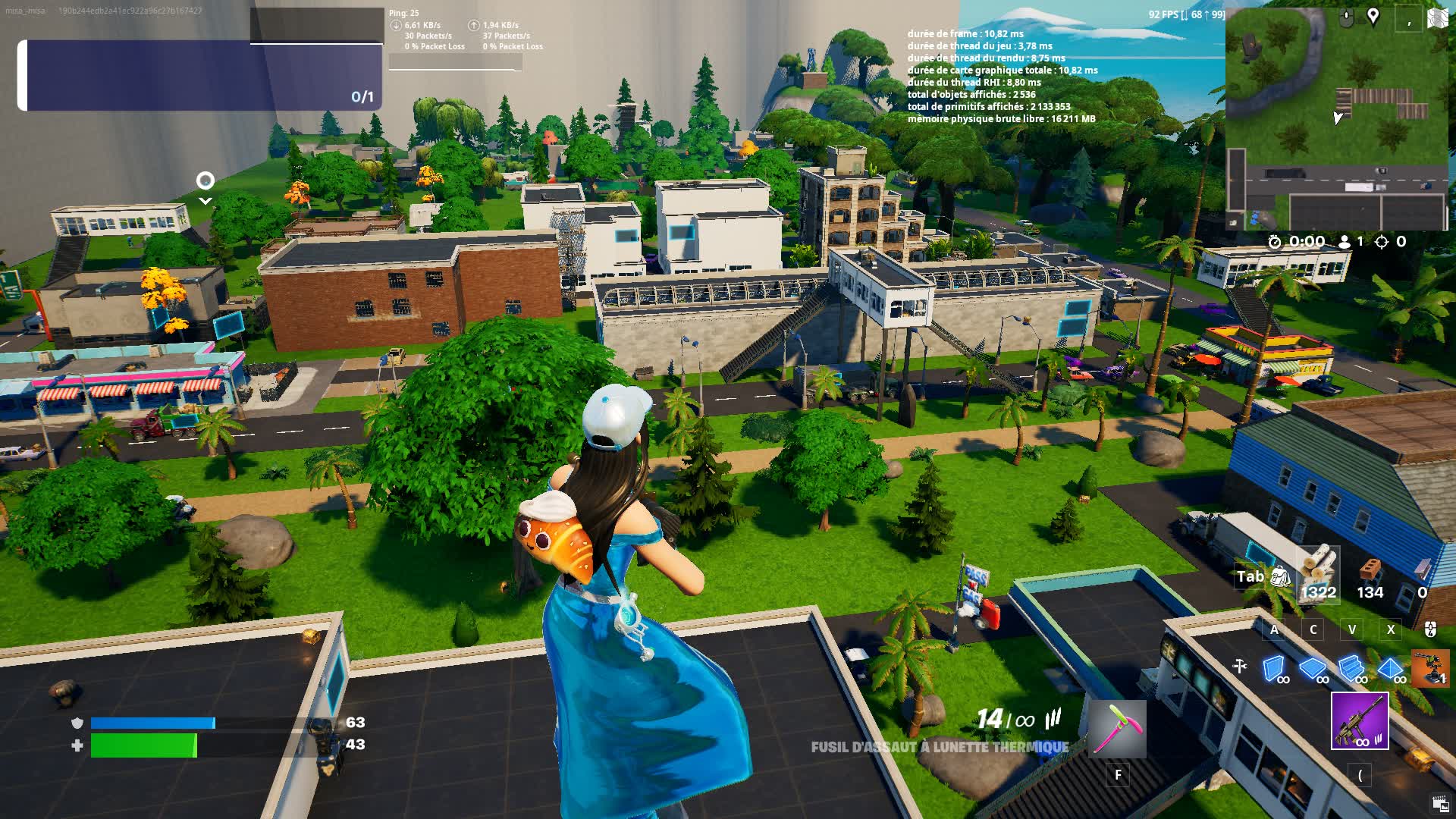1456x819 pixels.
Task: Click the mouse icon above the minimap
Action: (x=1346, y=17)
